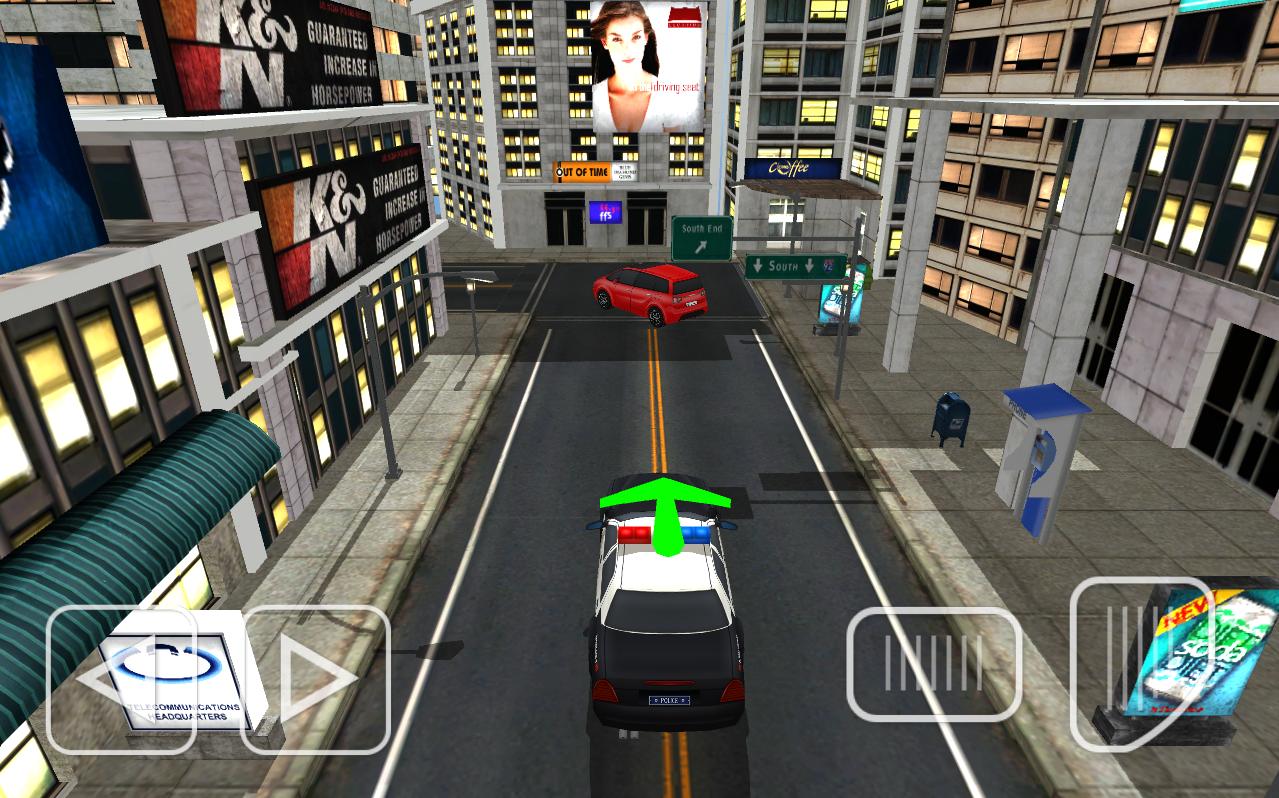Tap the steer right arrow button
1279x798 pixels.
point(316,679)
